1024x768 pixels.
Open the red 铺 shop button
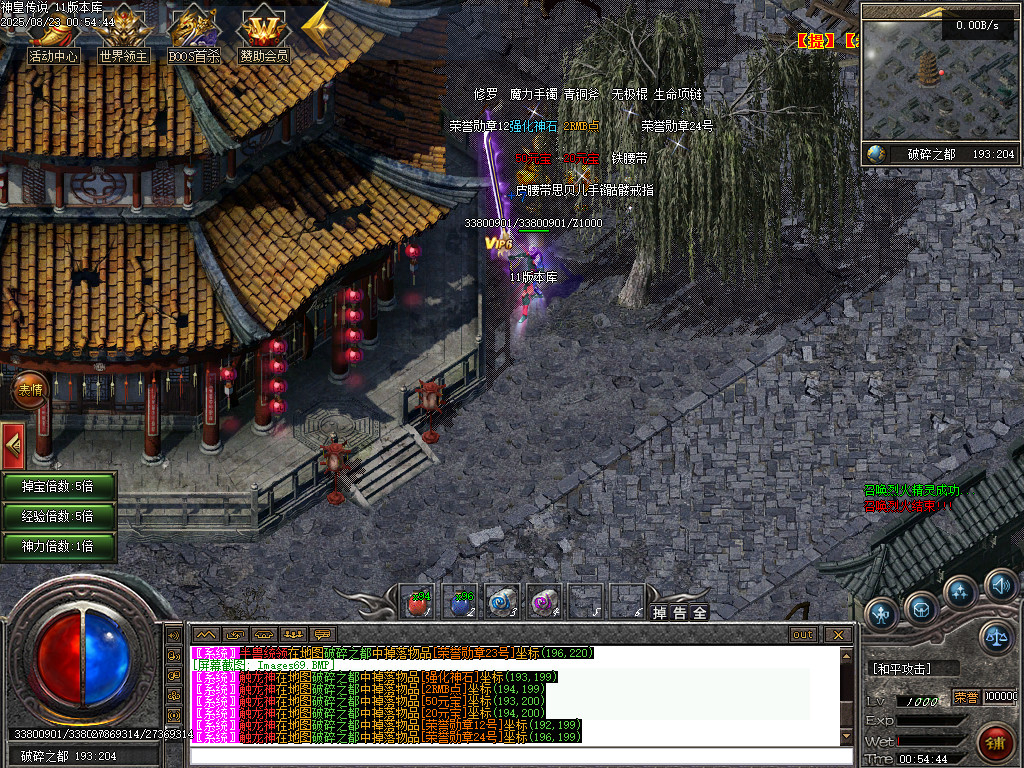[x=995, y=742]
